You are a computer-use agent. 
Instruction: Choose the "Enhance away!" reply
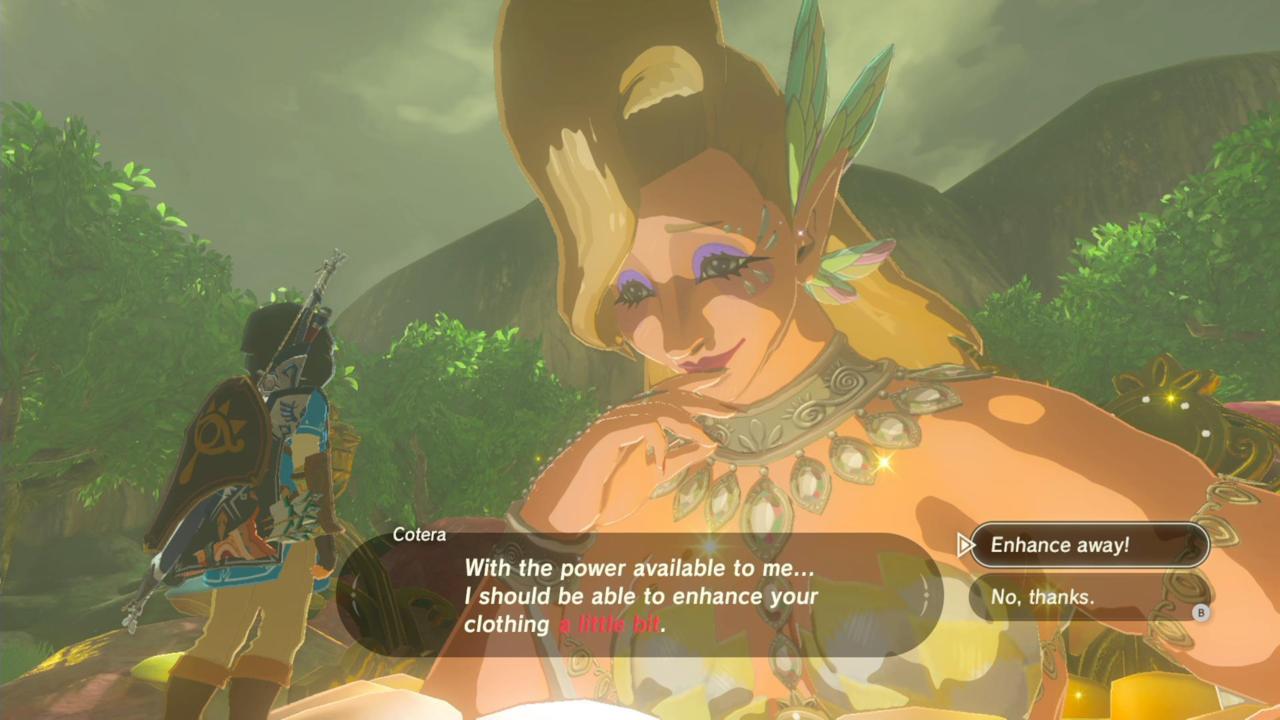coord(1088,545)
